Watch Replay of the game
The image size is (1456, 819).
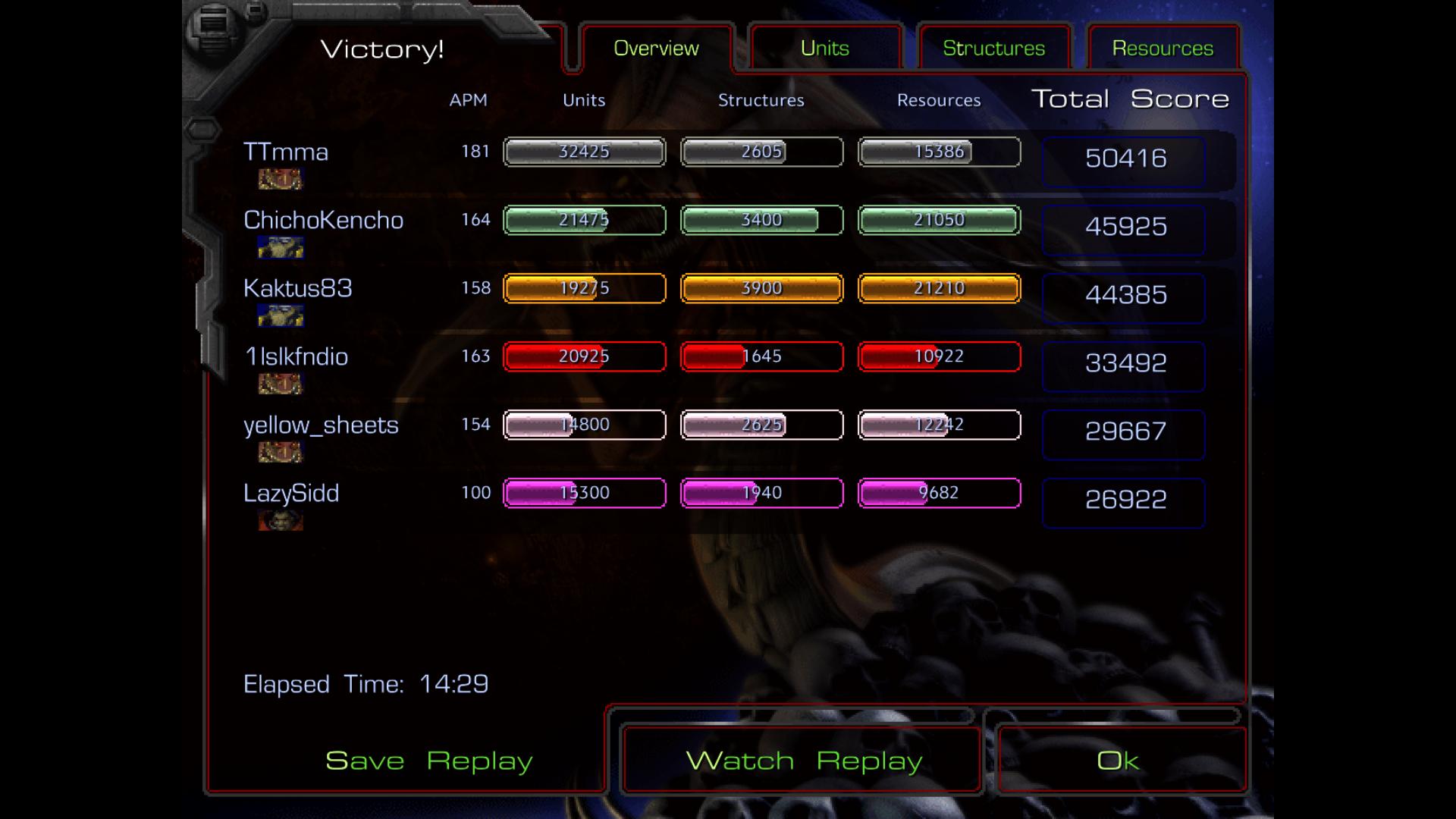(x=804, y=761)
